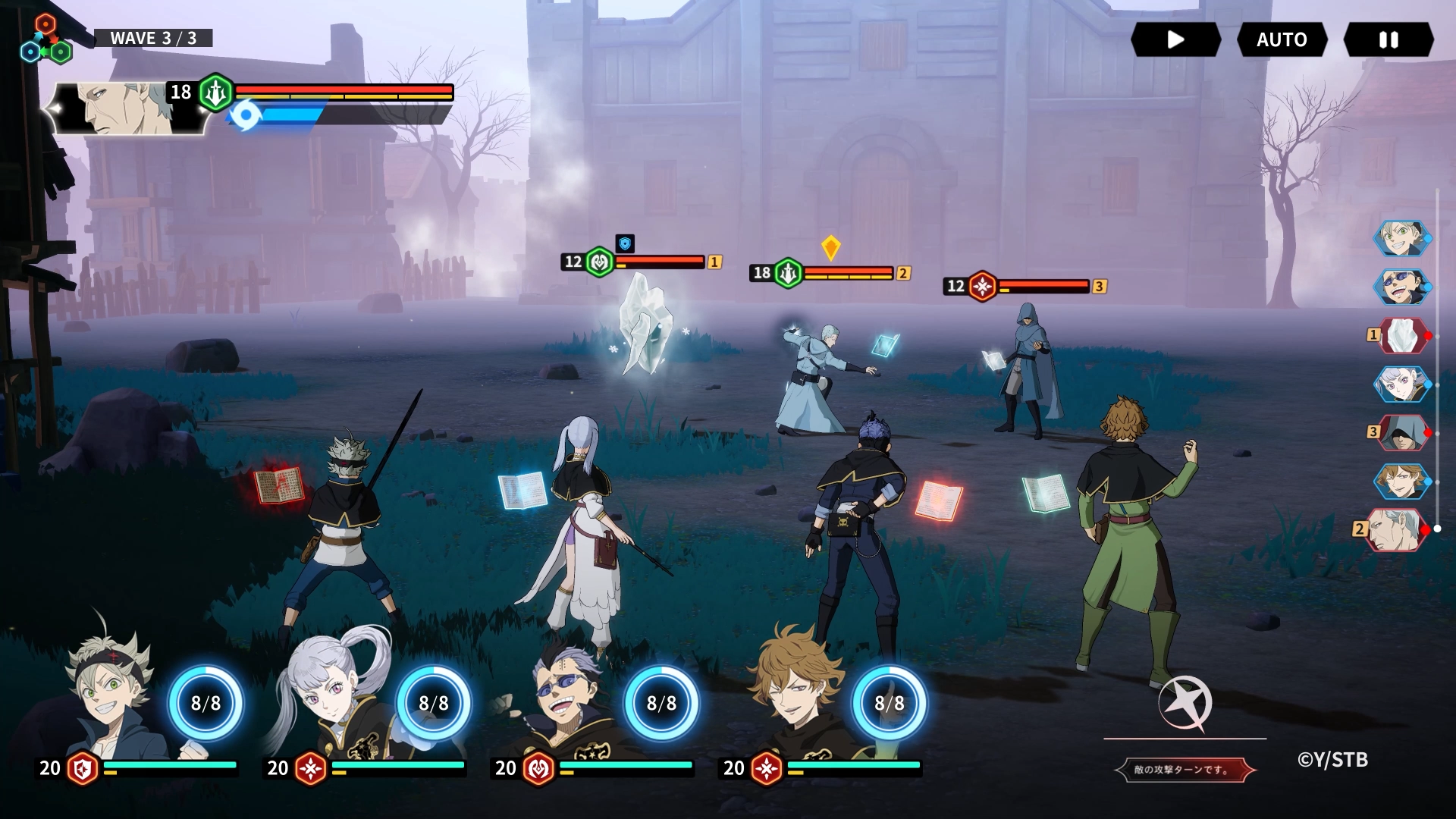Target the level 18 boss enemy marker
1456x819 pixels.
pyautogui.click(x=788, y=273)
